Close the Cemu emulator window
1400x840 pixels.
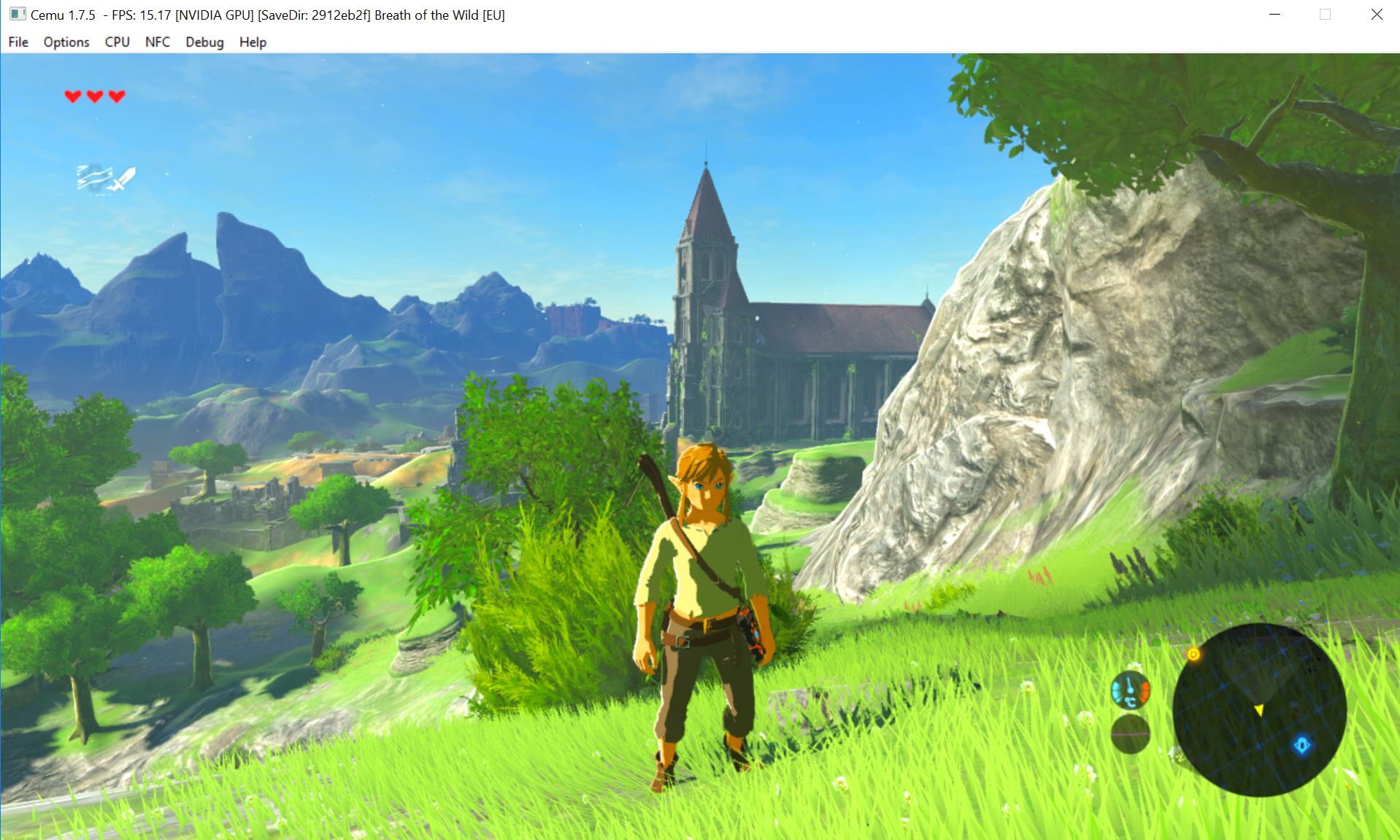click(x=1376, y=15)
